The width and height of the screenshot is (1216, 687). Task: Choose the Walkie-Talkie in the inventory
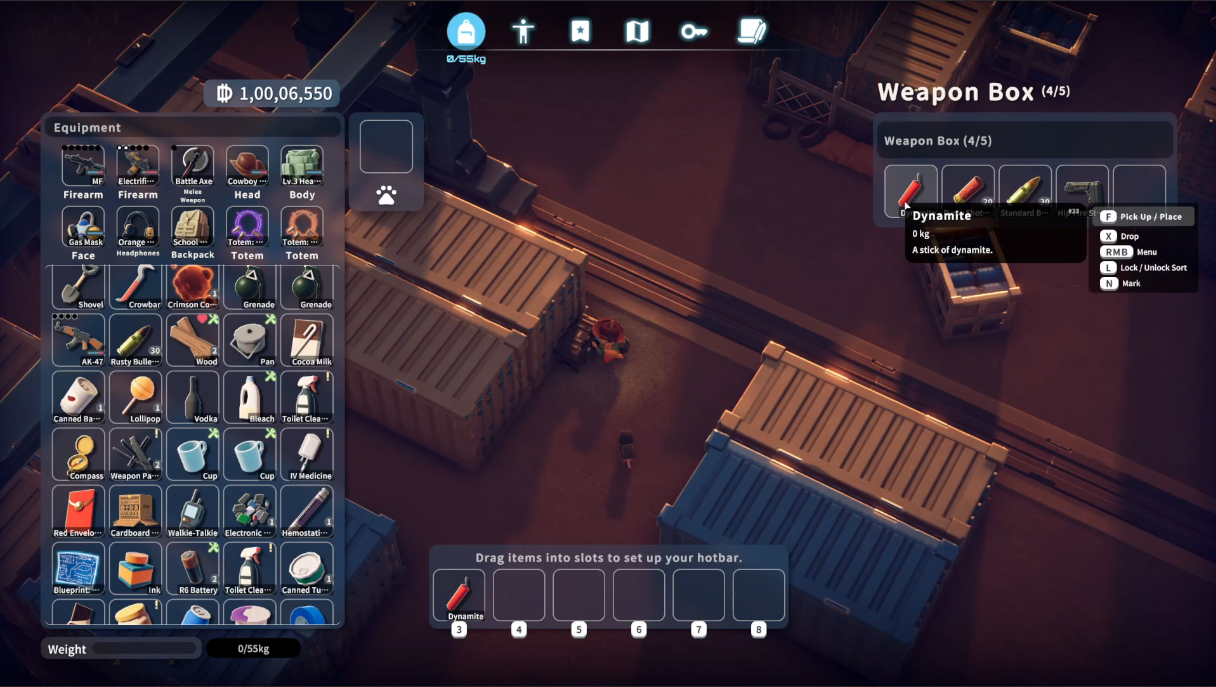click(x=193, y=510)
